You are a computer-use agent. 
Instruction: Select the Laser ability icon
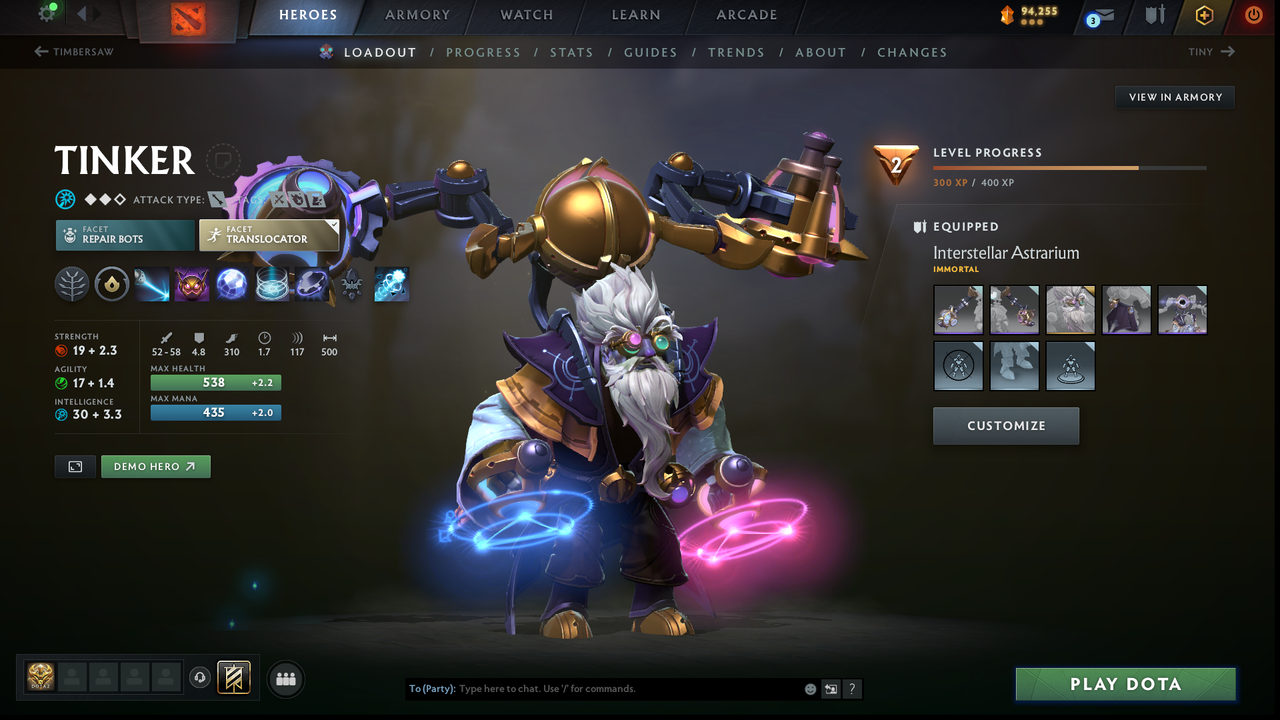152,284
